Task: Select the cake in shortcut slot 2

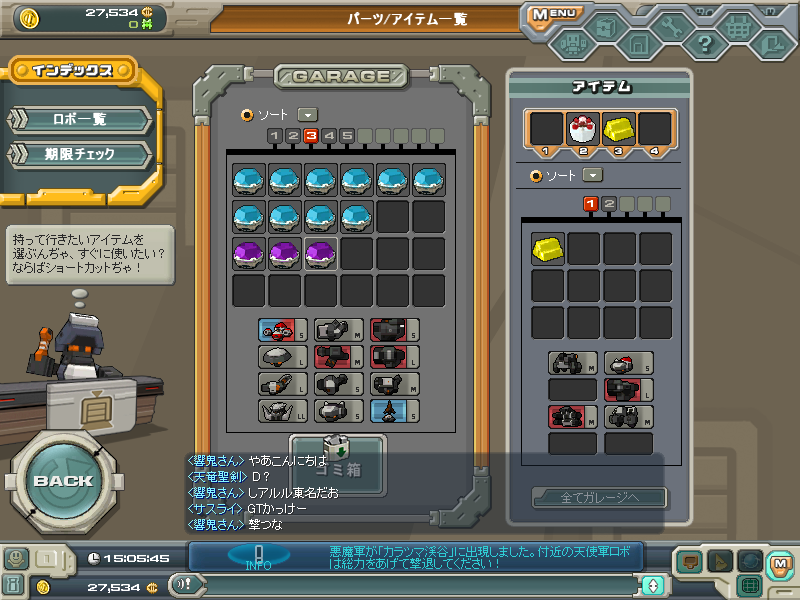Action: point(583,128)
